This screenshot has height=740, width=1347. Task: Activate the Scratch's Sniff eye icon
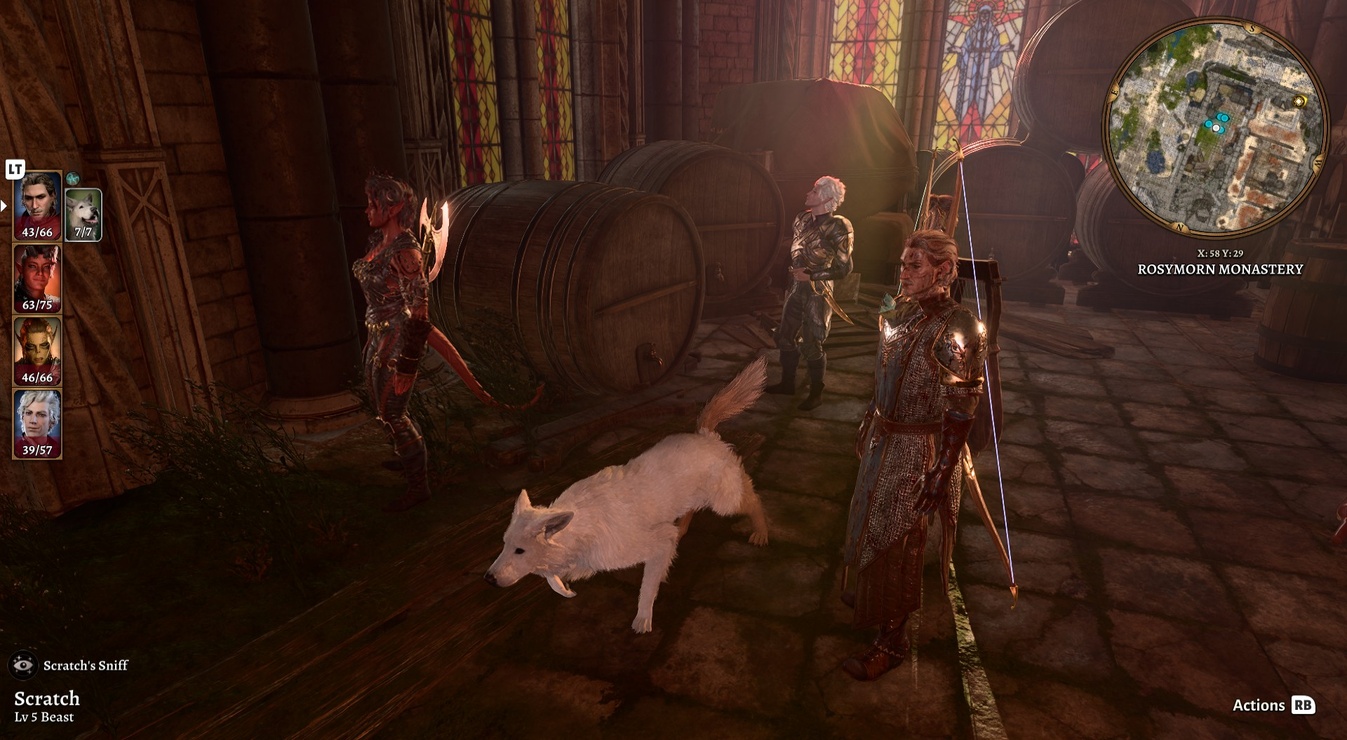click(x=23, y=665)
